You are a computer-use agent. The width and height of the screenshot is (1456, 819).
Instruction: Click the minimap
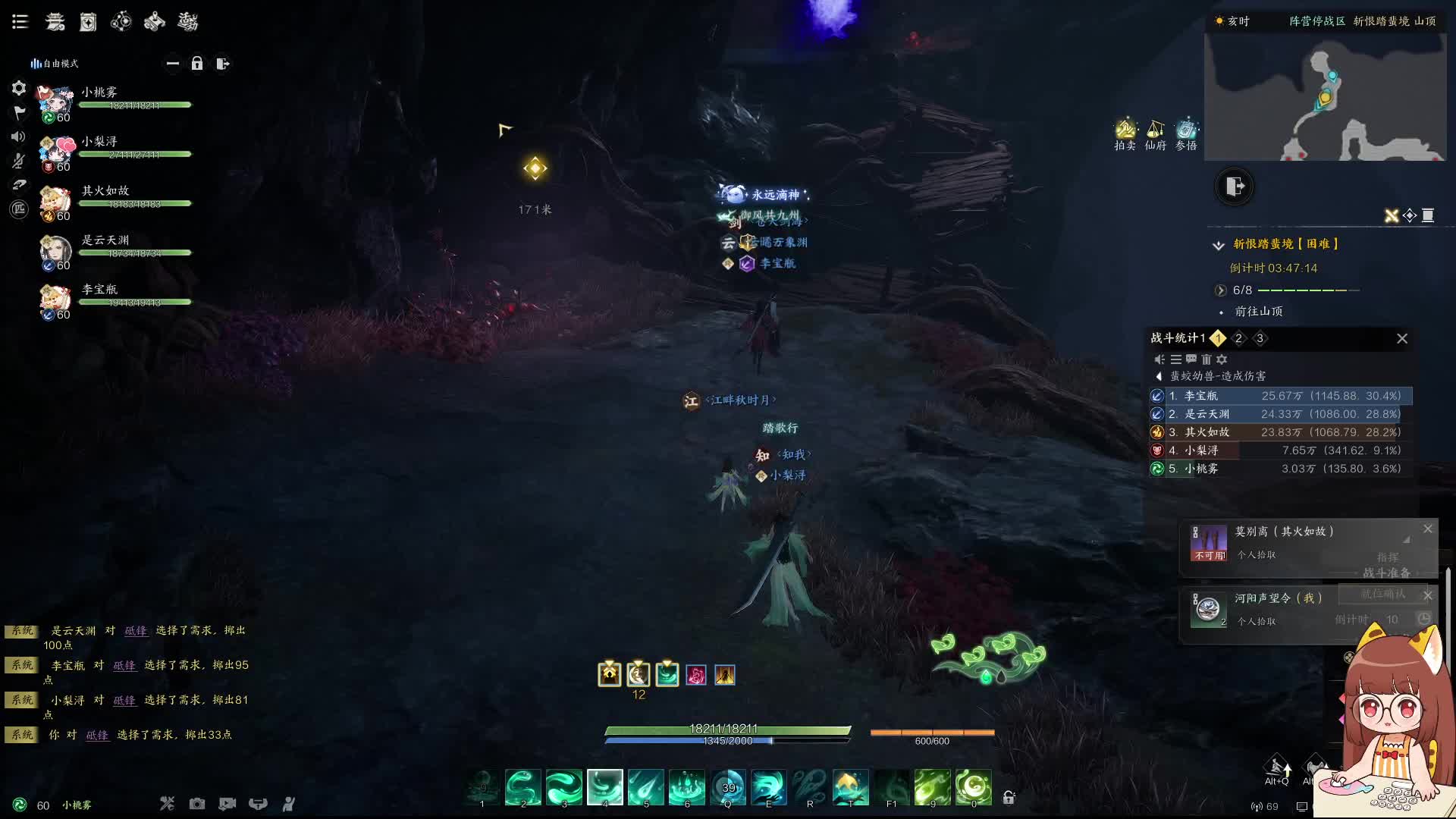(1325, 96)
